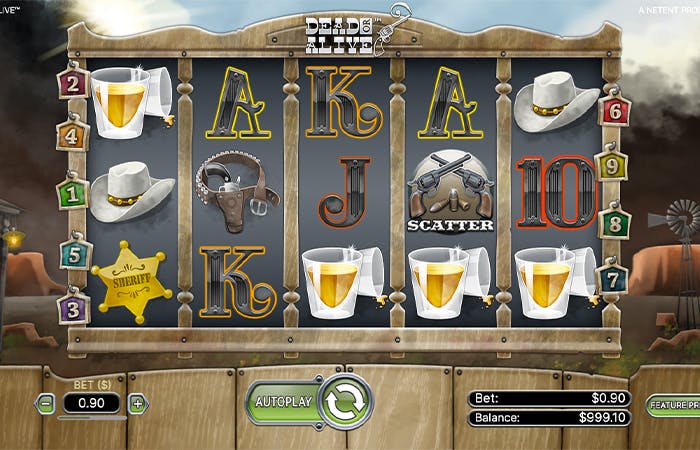Decrease the bet with the minus button
700x450 pixels.
46,404
